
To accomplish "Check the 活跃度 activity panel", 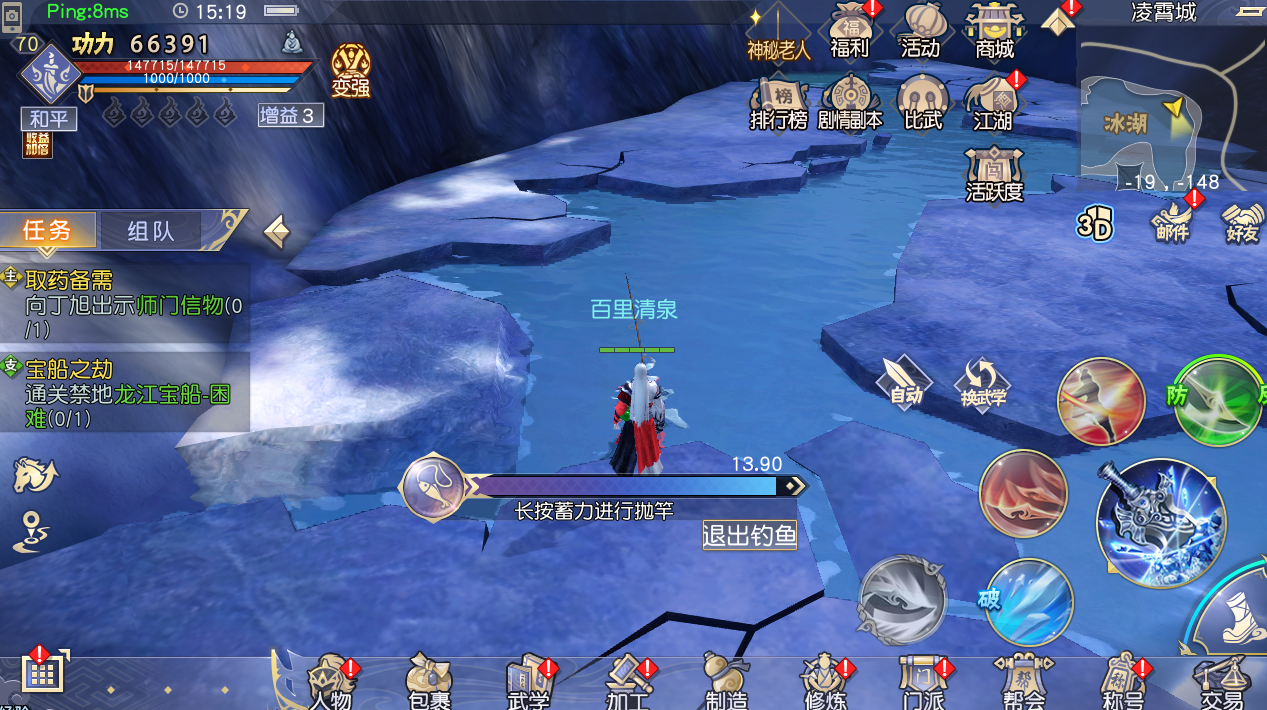I will coord(994,175).
